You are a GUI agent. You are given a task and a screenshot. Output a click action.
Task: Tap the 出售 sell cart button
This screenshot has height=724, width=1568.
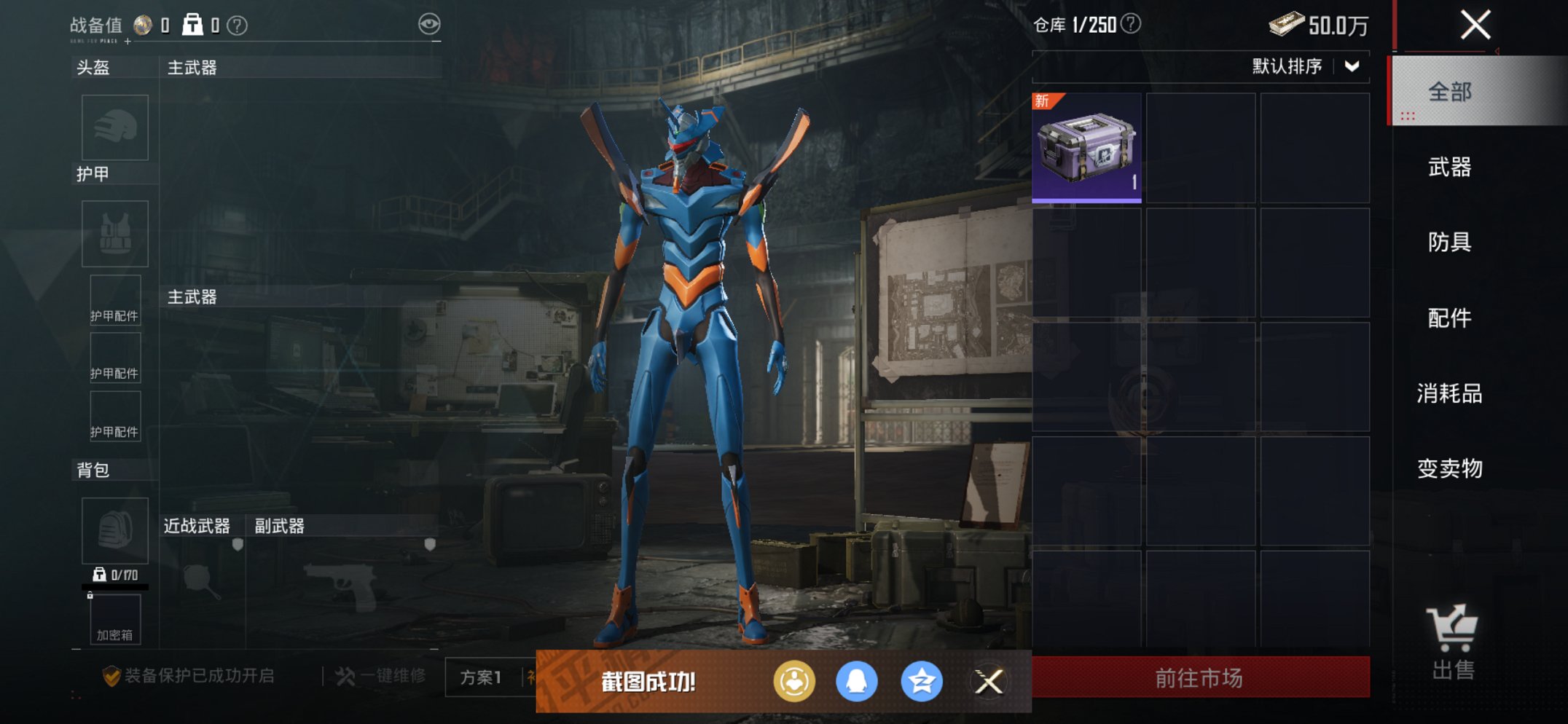coord(1452,642)
